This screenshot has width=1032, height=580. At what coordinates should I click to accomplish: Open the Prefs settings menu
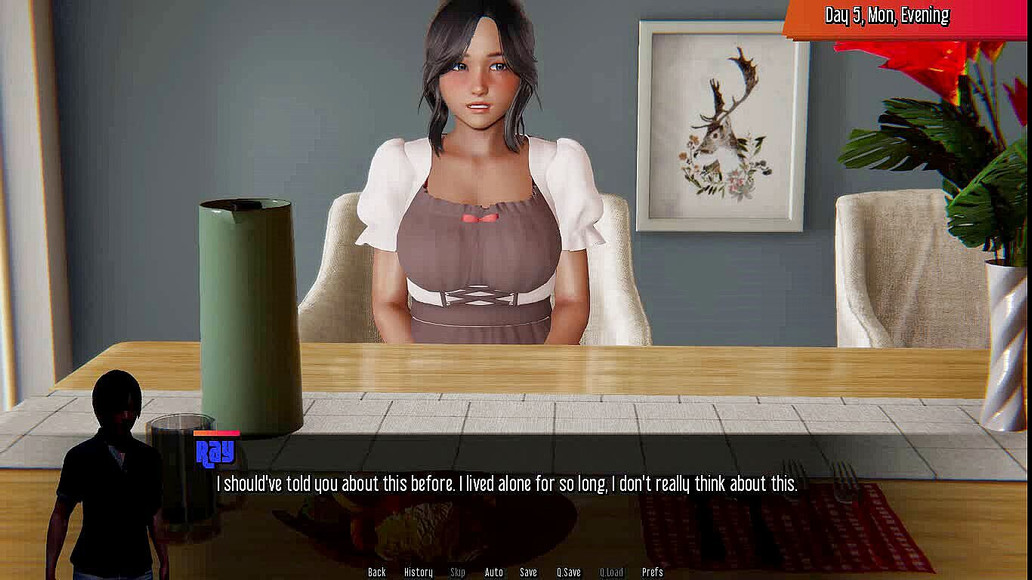point(652,572)
